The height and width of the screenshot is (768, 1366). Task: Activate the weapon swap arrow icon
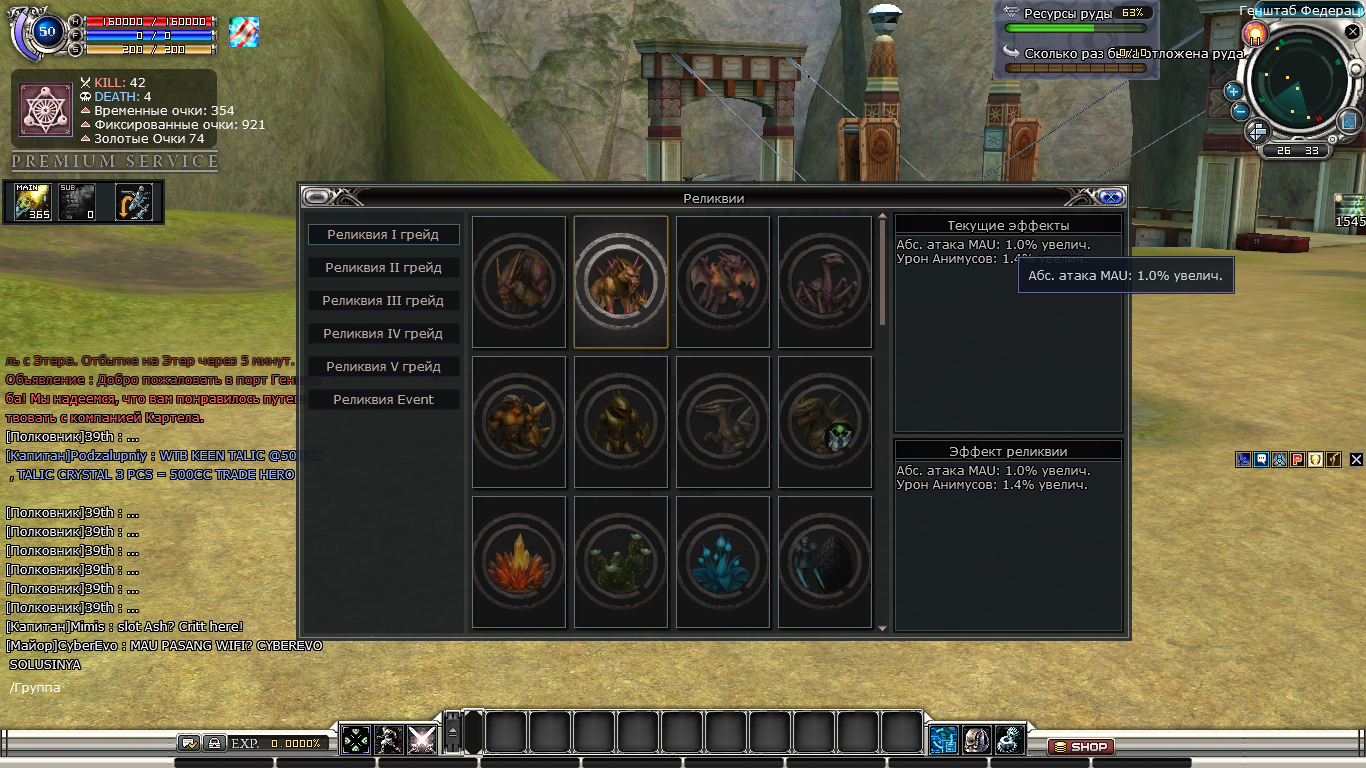[133, 202]
